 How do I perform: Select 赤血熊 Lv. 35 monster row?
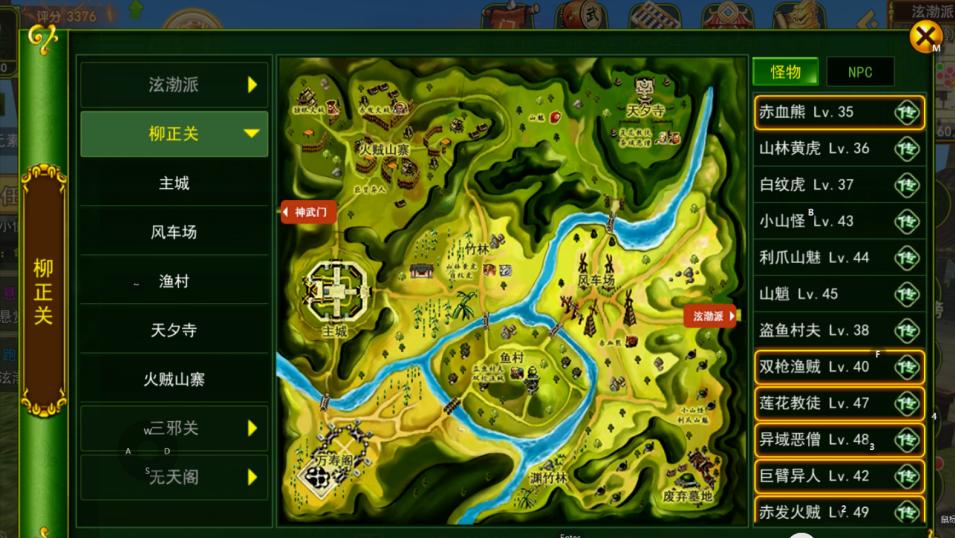(x=838, y=112)
